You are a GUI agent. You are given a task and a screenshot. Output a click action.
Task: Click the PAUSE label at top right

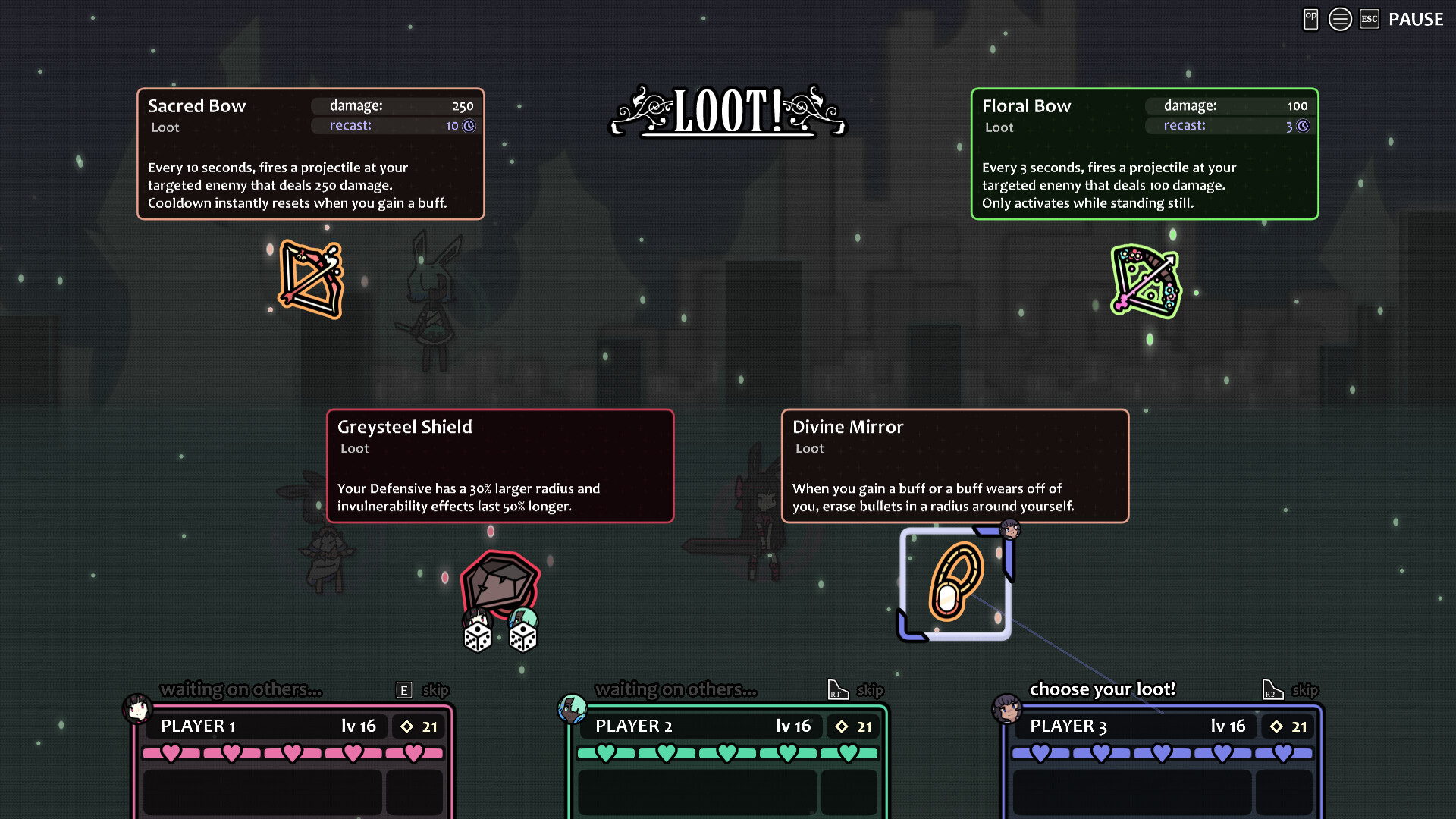click(1415, 19)
